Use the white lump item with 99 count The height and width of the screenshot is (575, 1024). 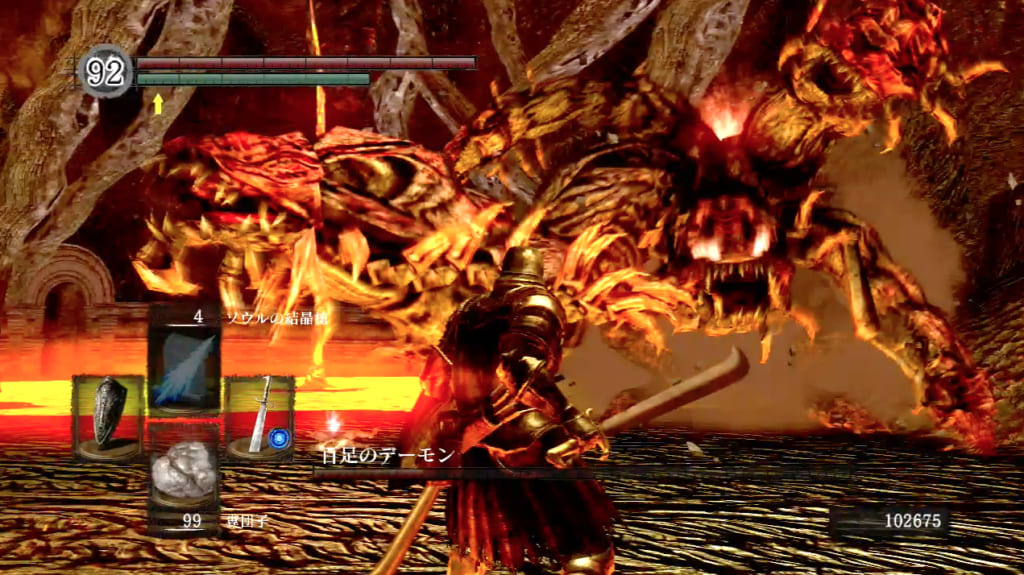[183, 476]
